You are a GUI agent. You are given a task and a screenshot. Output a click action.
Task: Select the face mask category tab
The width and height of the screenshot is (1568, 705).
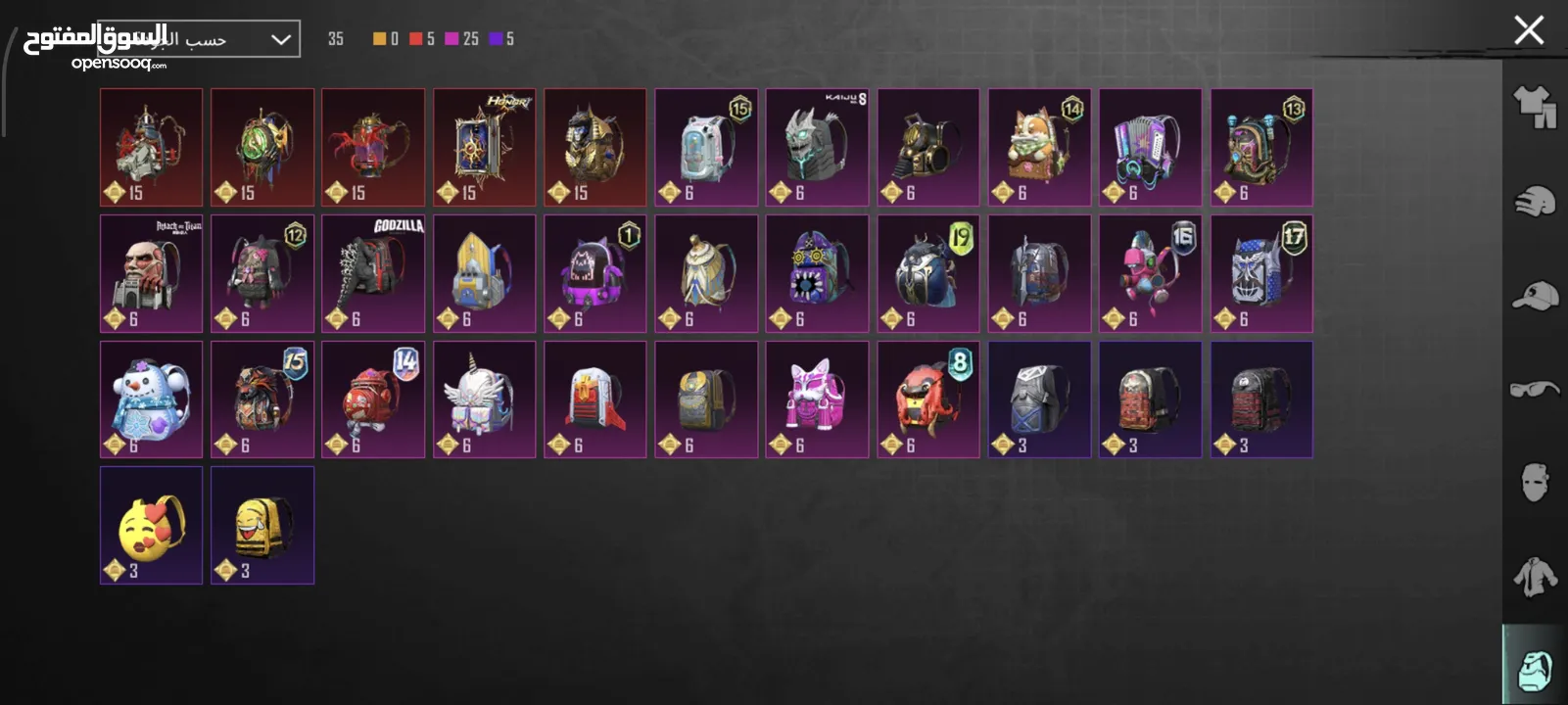[x=1535, y=483]
